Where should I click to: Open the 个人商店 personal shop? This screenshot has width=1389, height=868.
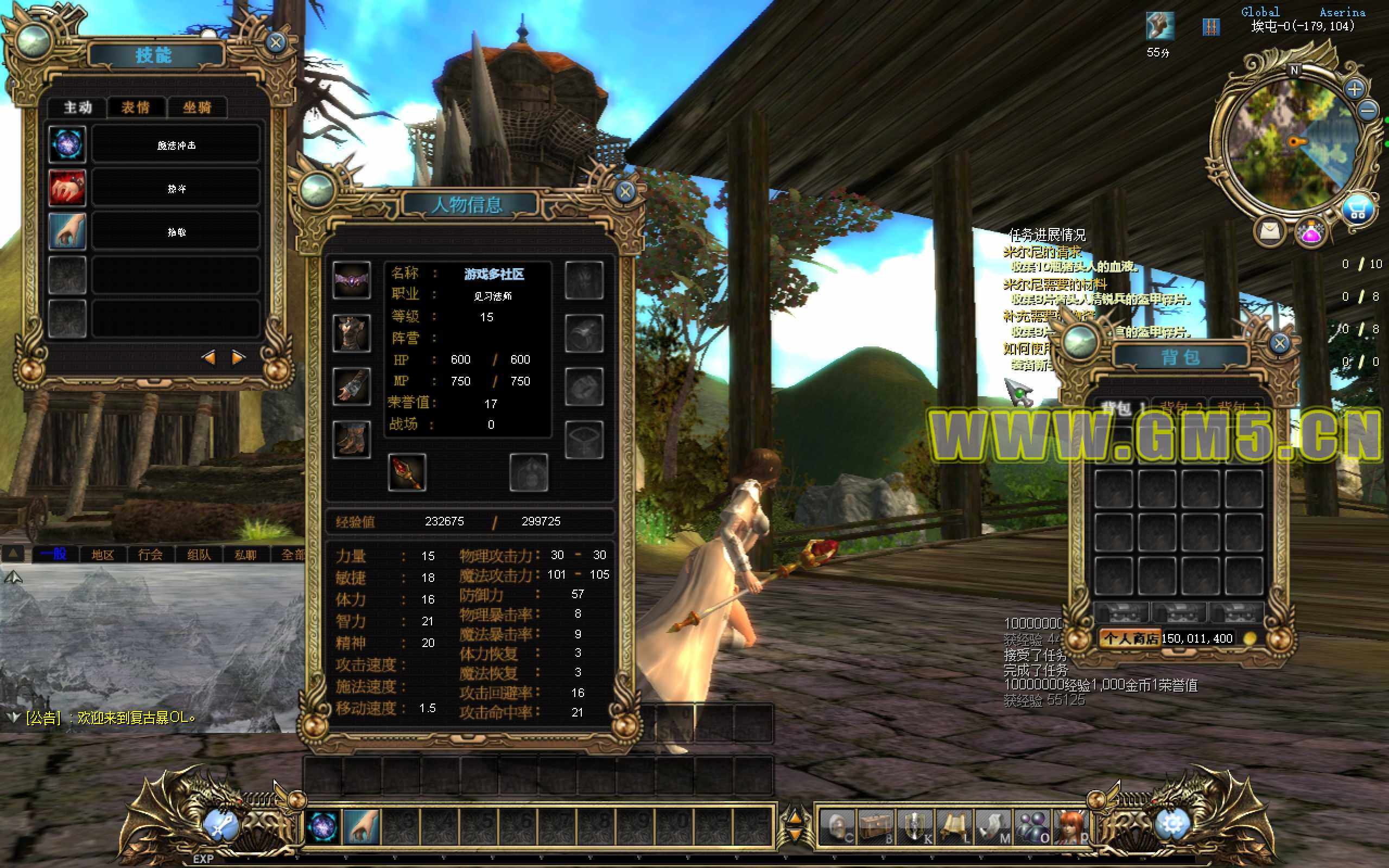1130,638
